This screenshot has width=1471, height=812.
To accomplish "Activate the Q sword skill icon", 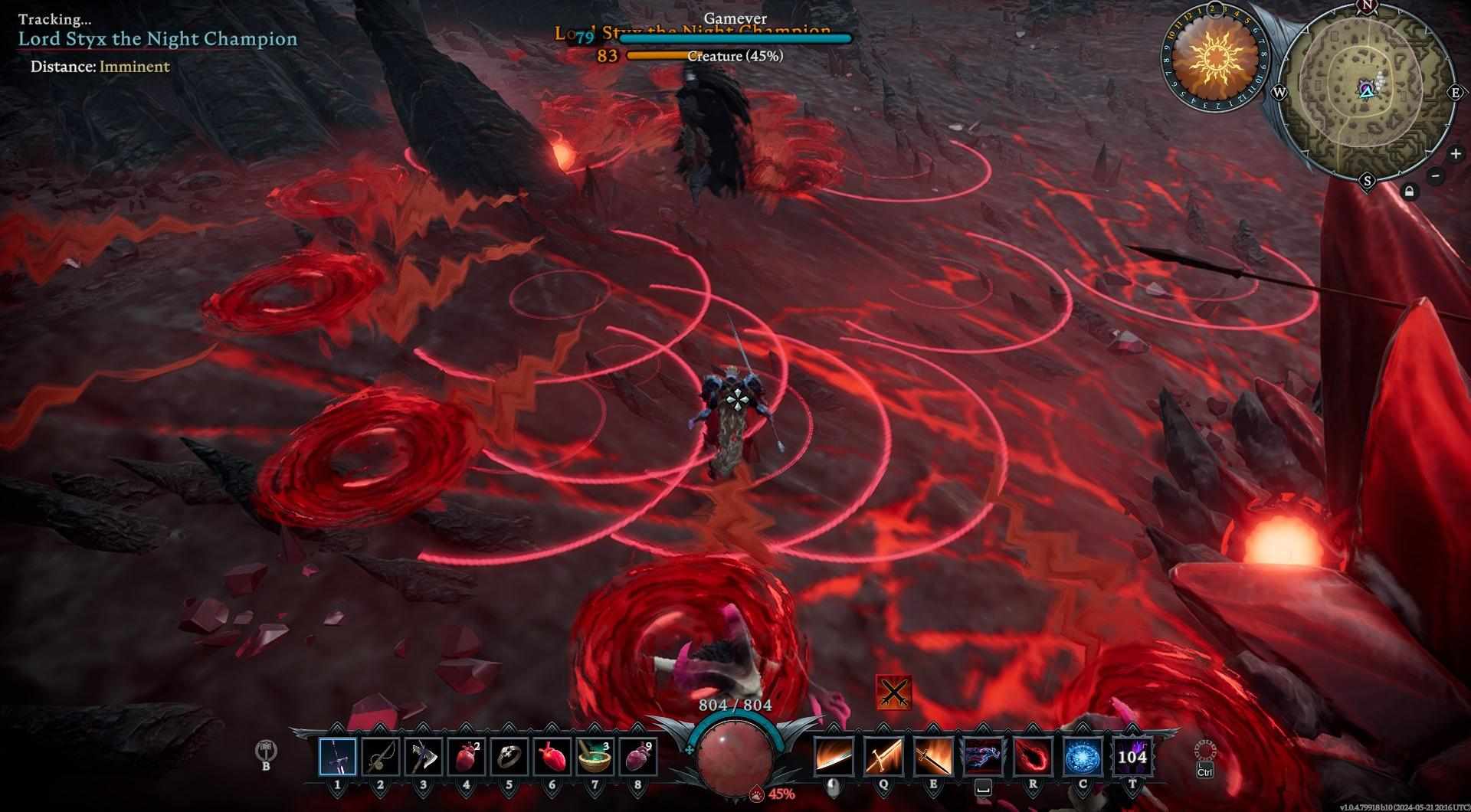I will (x=883, y=756).
